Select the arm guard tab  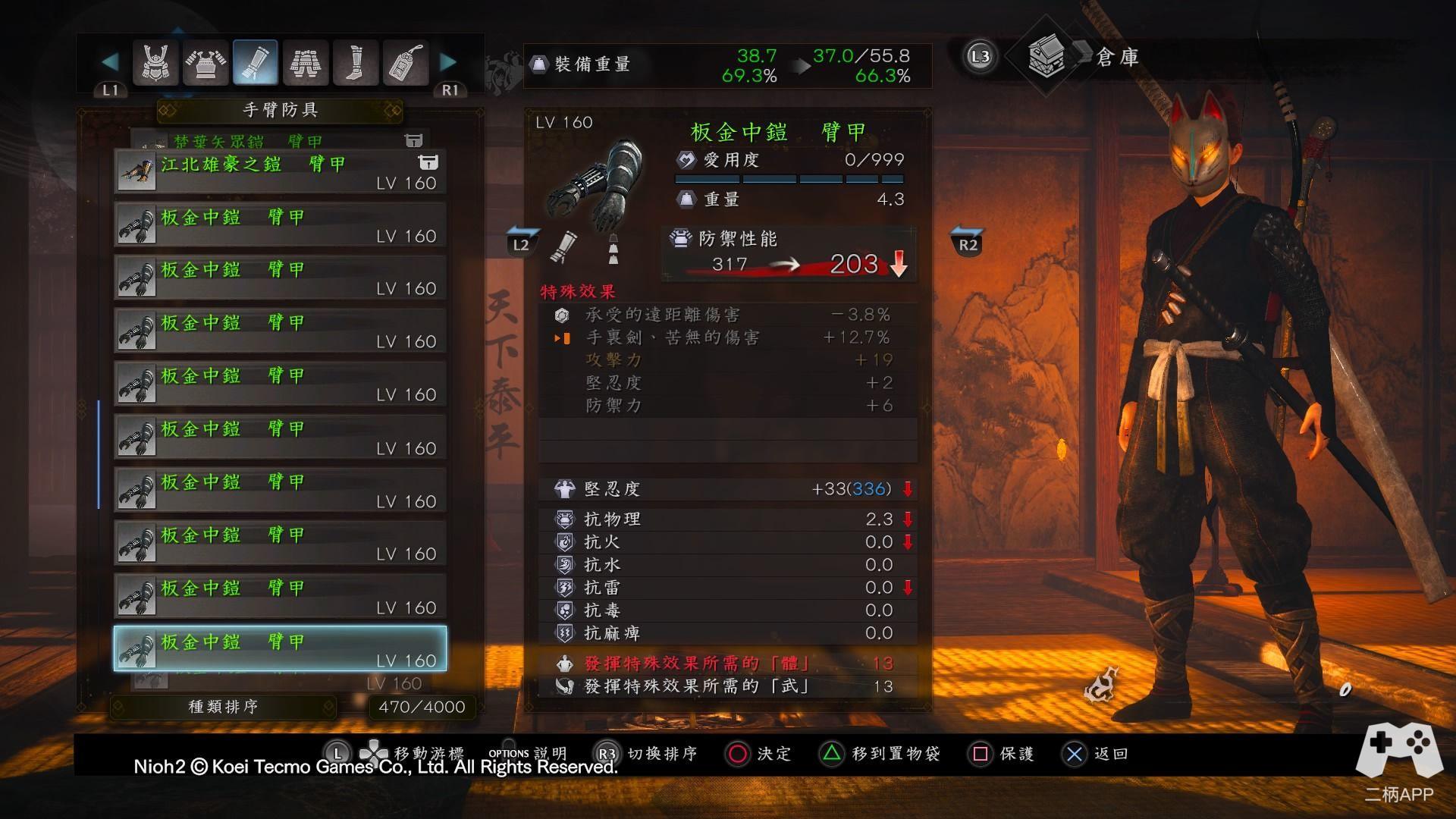coord(255,62)
